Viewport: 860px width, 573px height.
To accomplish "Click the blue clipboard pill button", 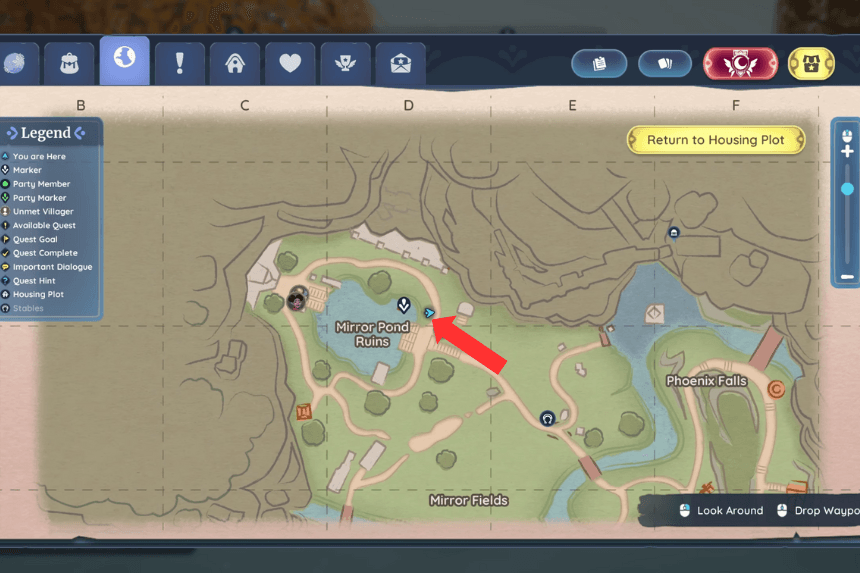I will pos(600,64).
